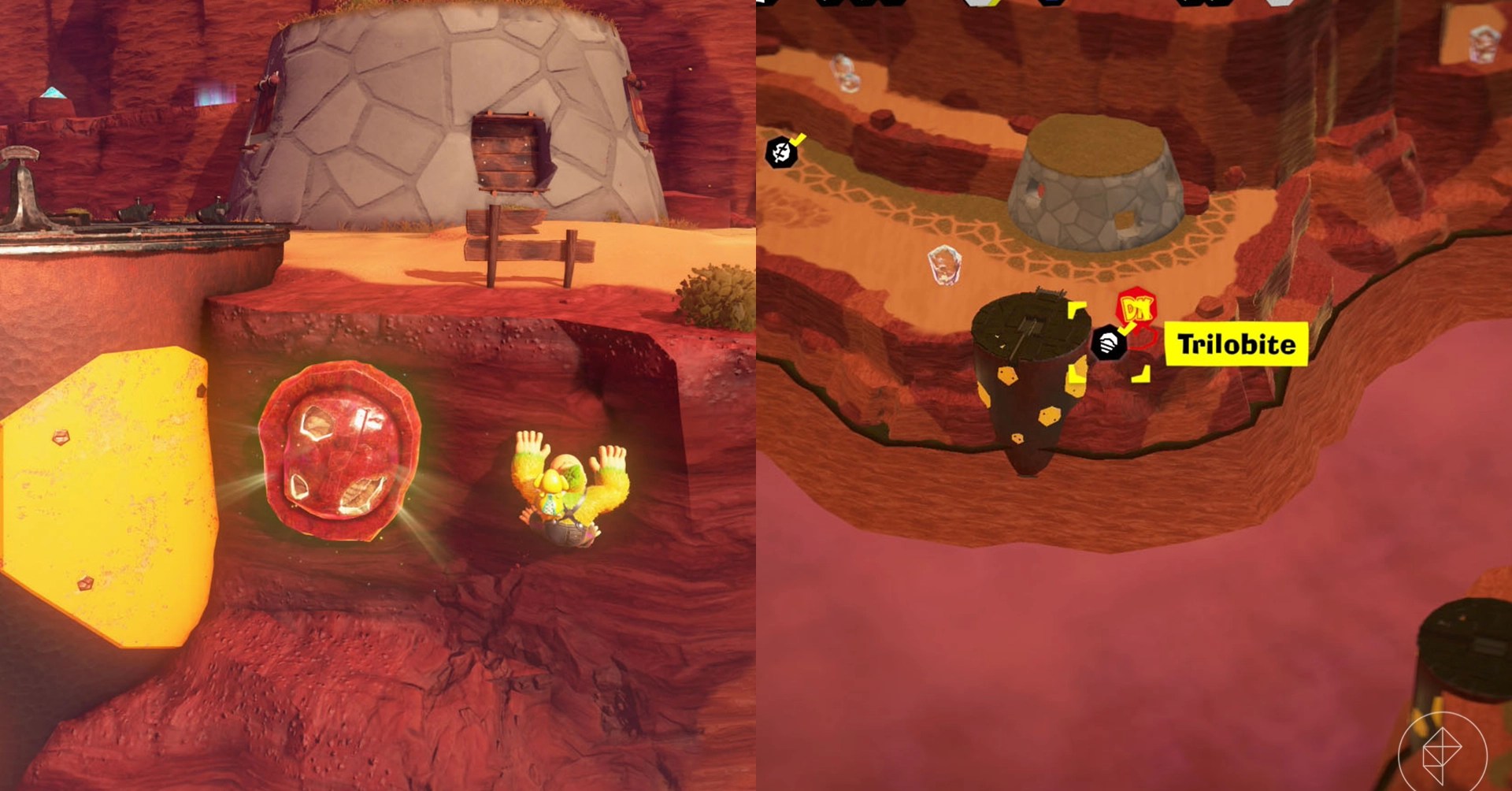Select the collected fossil marker with checkmark

[781, 150]
